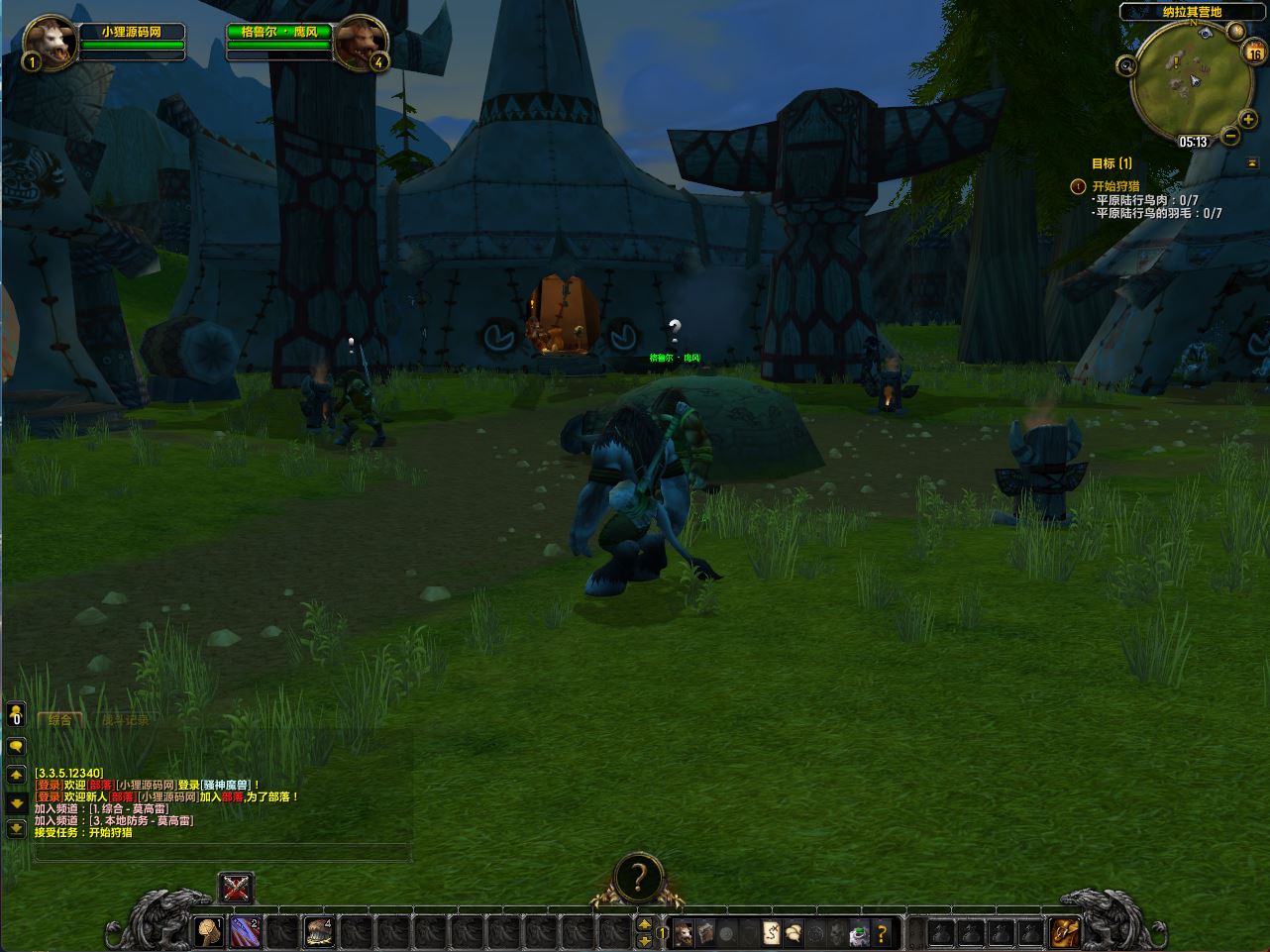
Task: Jump chat to the bottom
Action: pos(16,828)
